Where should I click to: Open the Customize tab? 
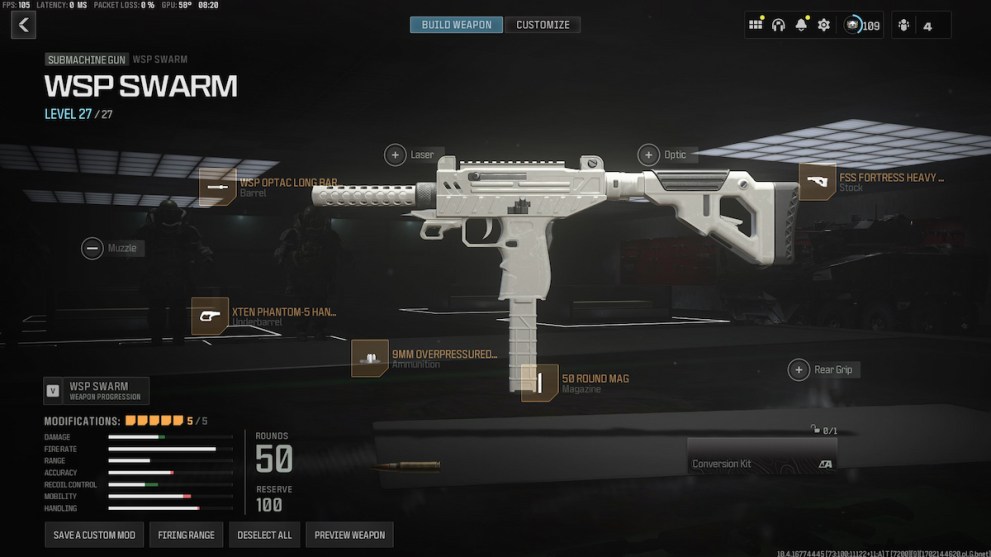(x=543, y=25)
